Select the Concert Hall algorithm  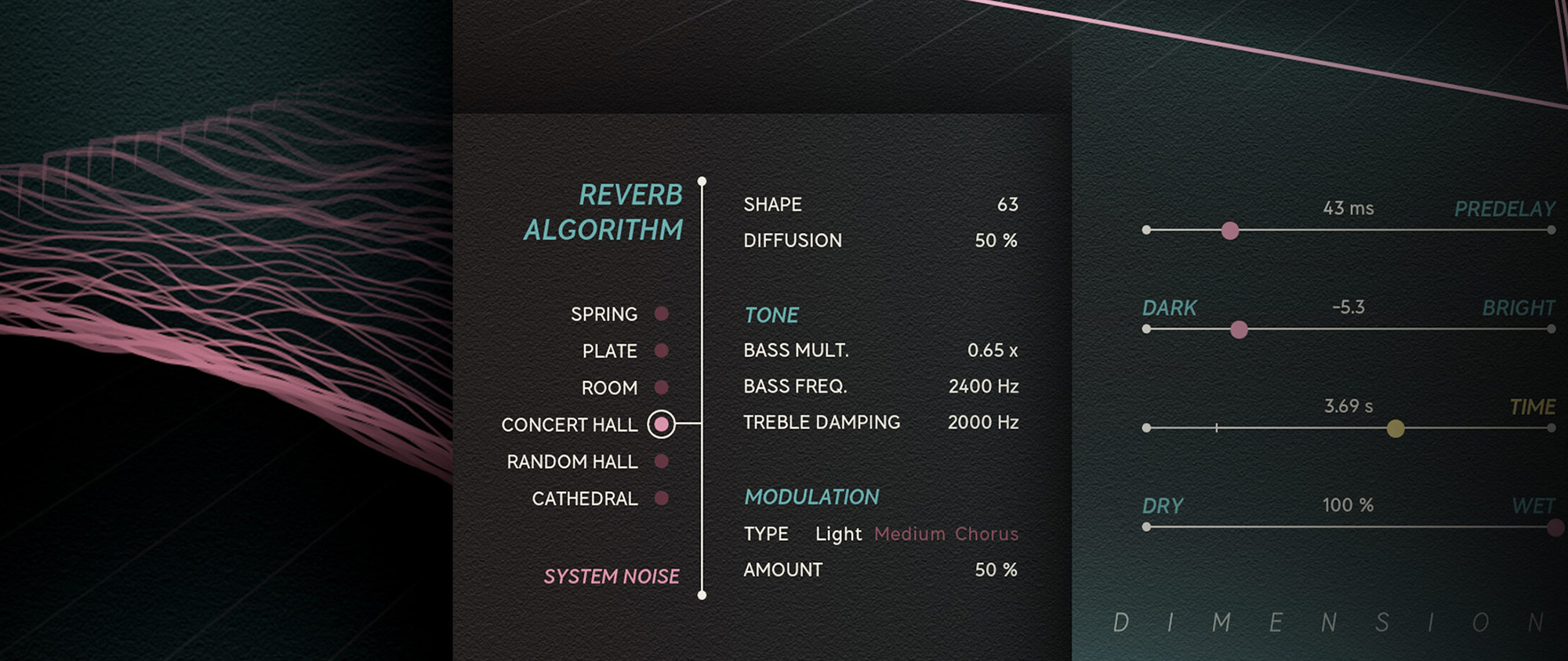point(661,423)
